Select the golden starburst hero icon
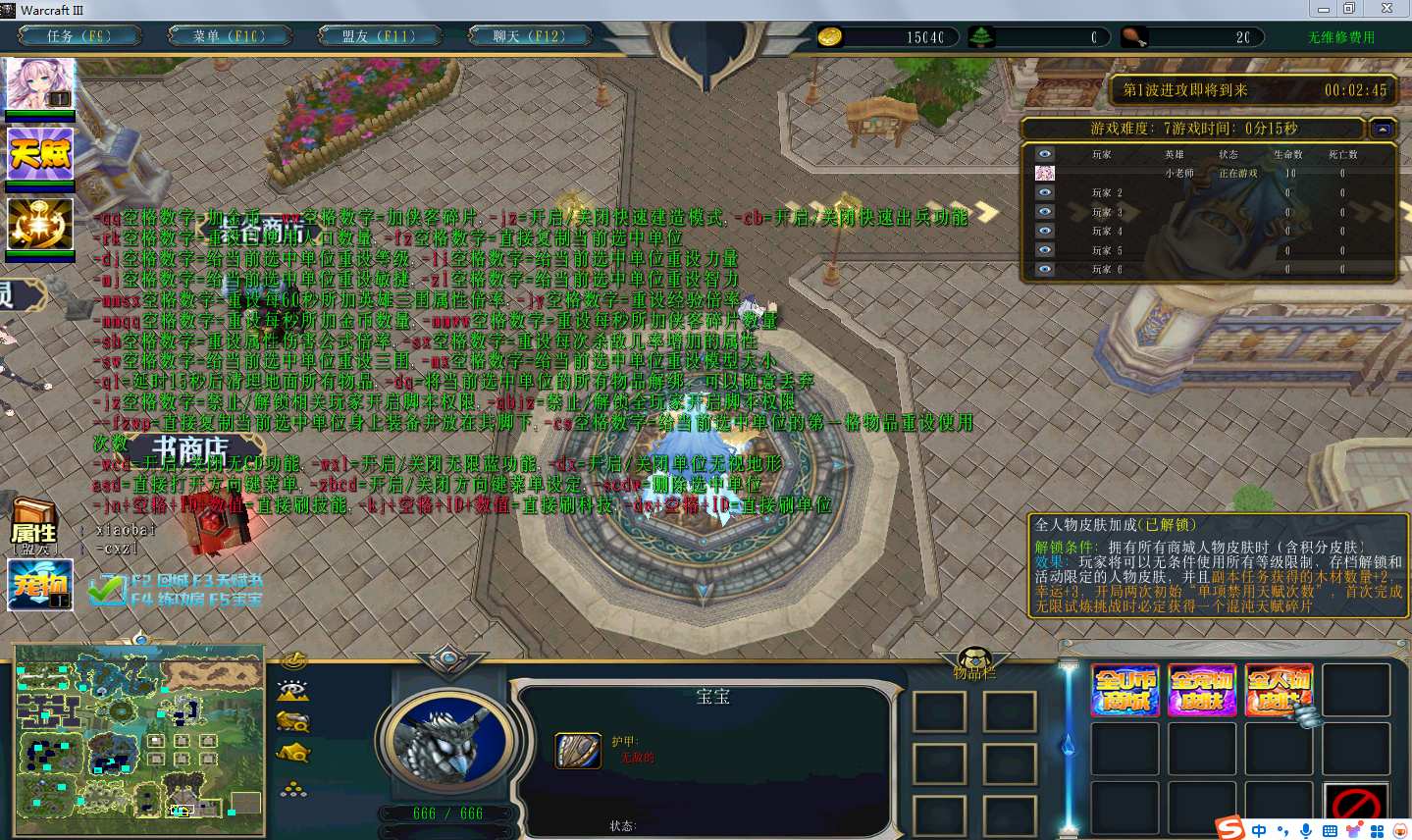 (40, 224)
